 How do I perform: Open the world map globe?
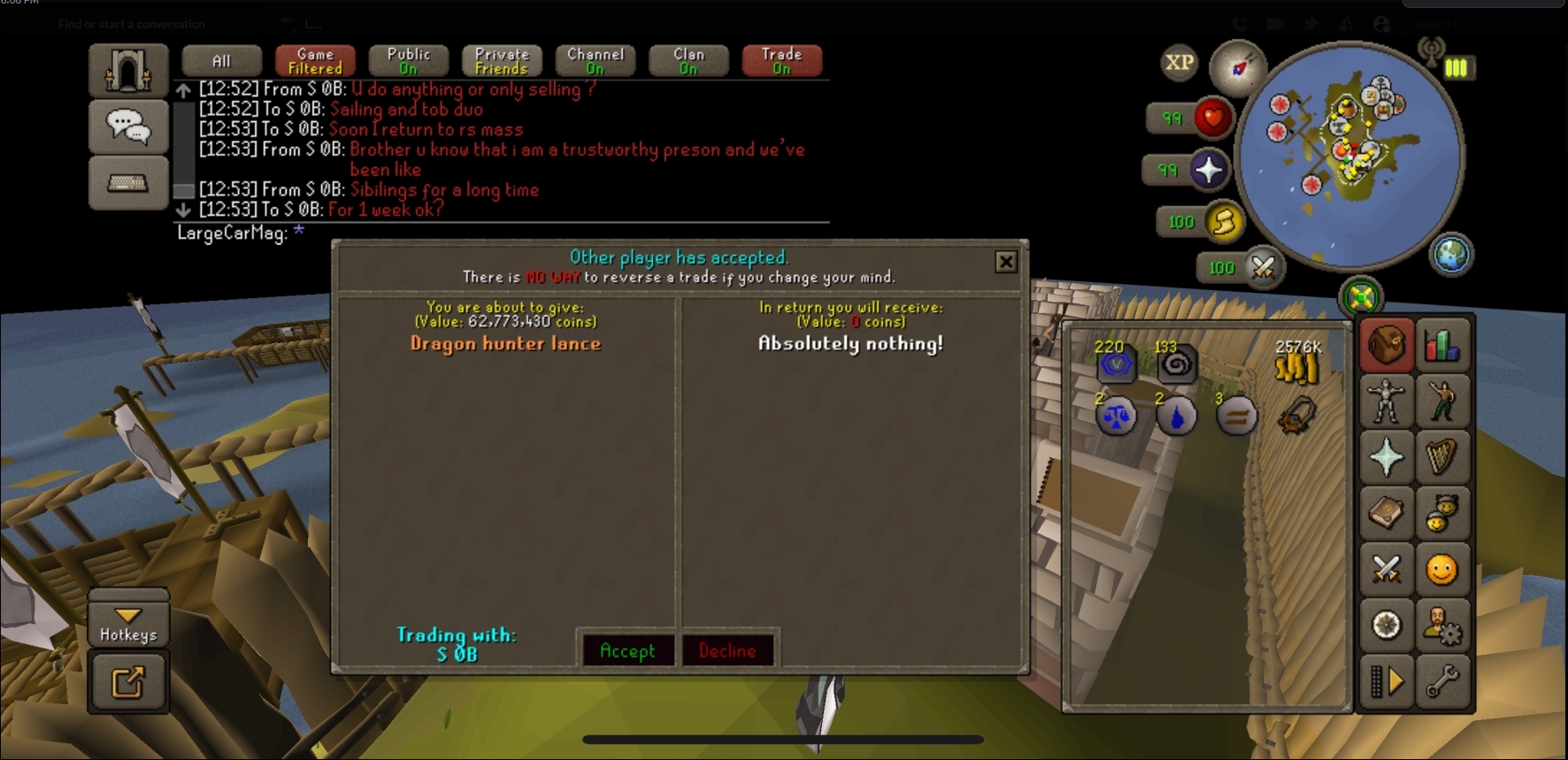(1450, 255)
